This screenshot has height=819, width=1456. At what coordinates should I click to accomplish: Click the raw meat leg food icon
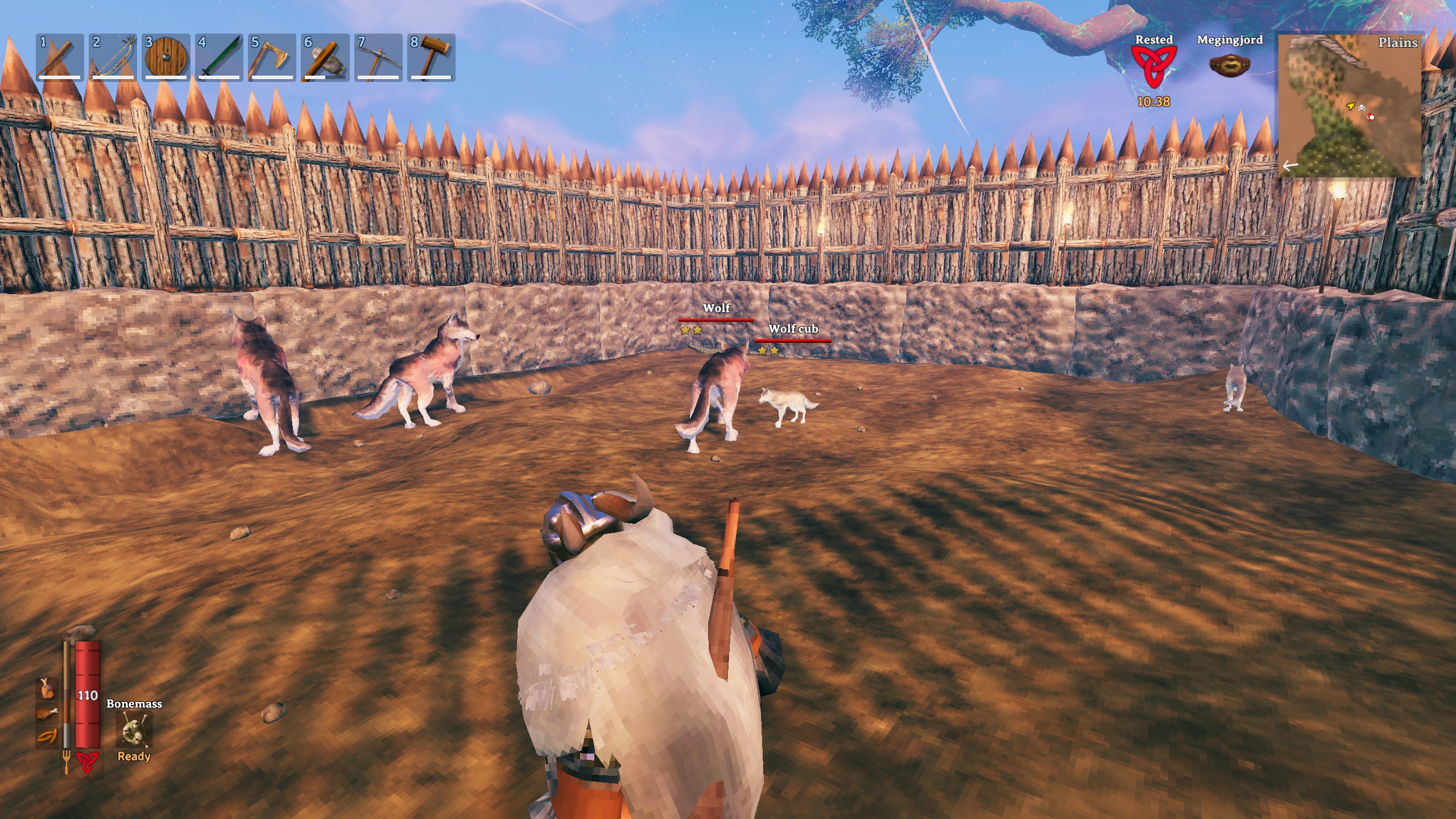[47, 688]
